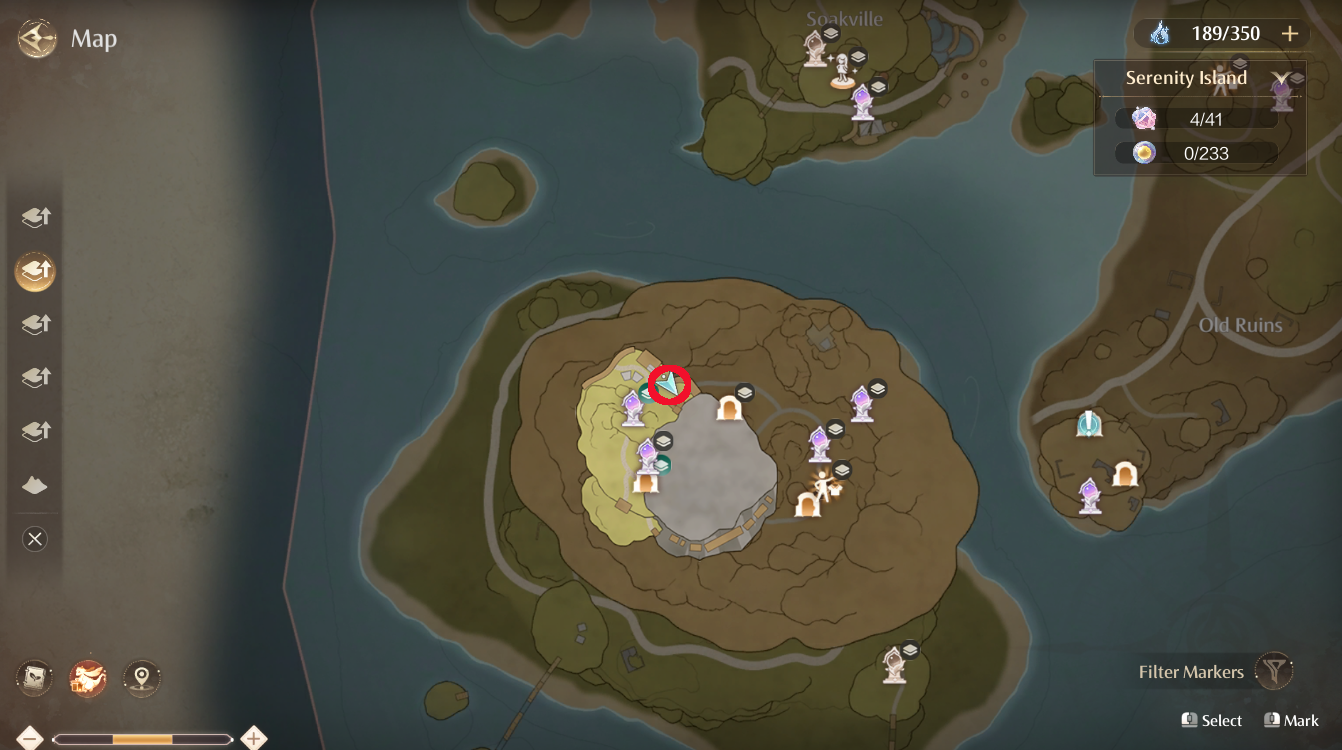Open the journal icon near the bottom left

[34, 677]
